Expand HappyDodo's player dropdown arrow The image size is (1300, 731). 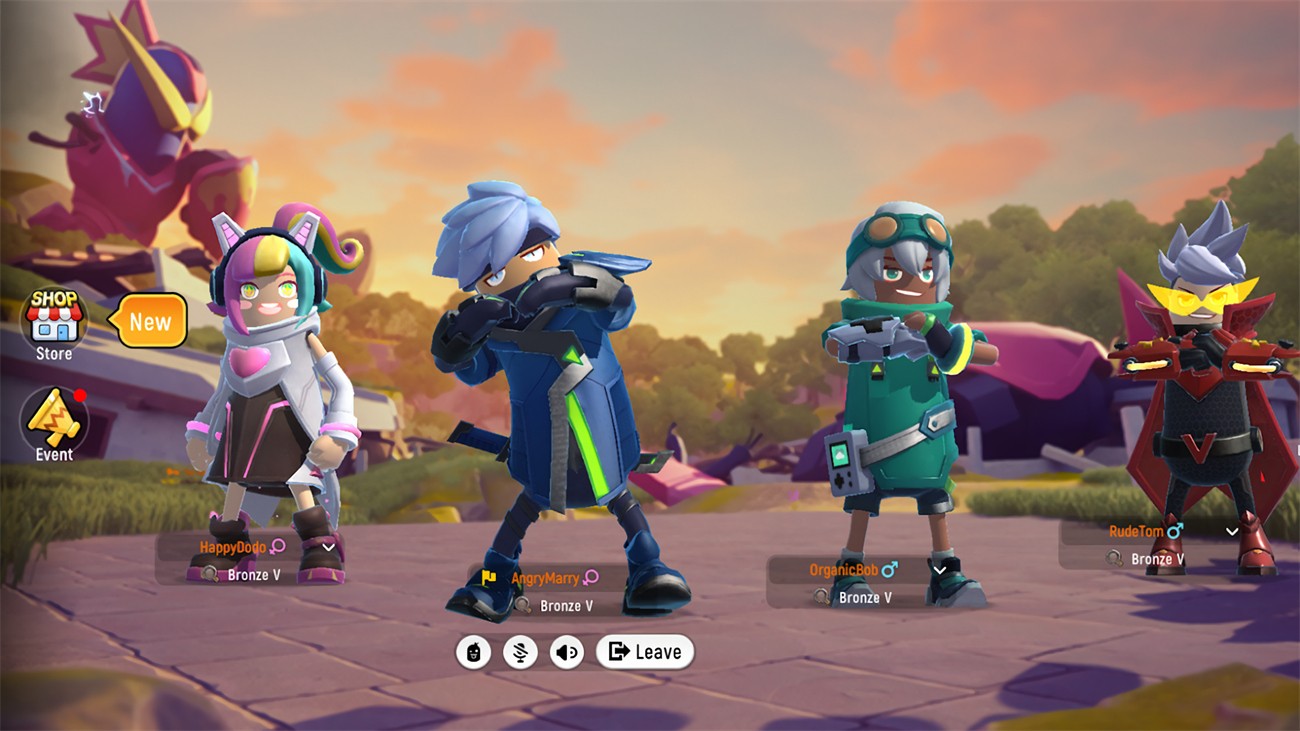coord(328,547)
